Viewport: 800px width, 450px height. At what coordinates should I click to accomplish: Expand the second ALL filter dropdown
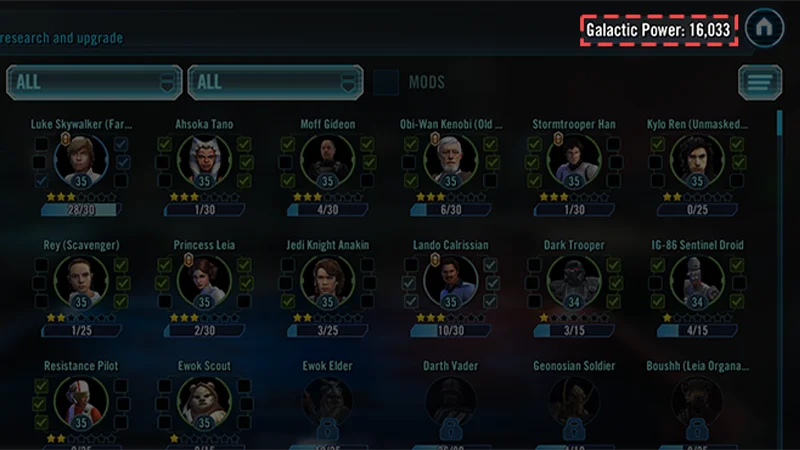tap(275, 82)
